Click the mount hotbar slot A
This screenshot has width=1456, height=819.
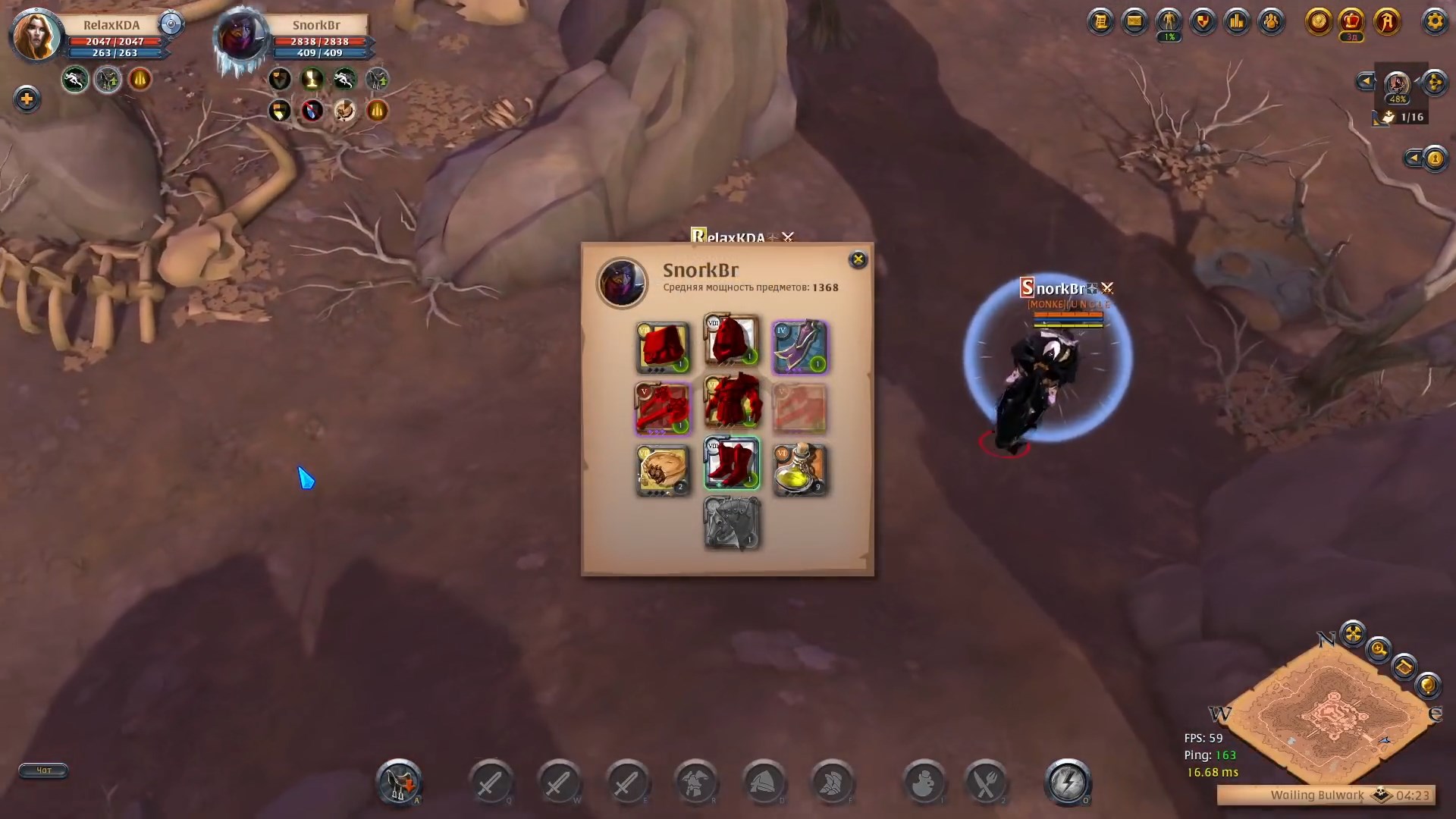(x=400, y=783)
